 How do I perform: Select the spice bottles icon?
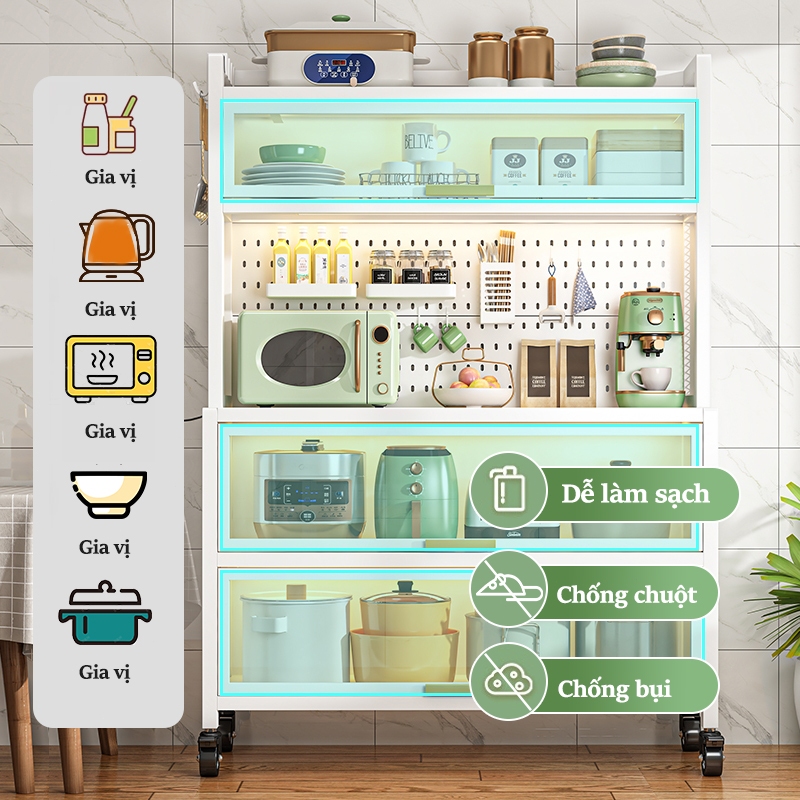click(109, 124)
